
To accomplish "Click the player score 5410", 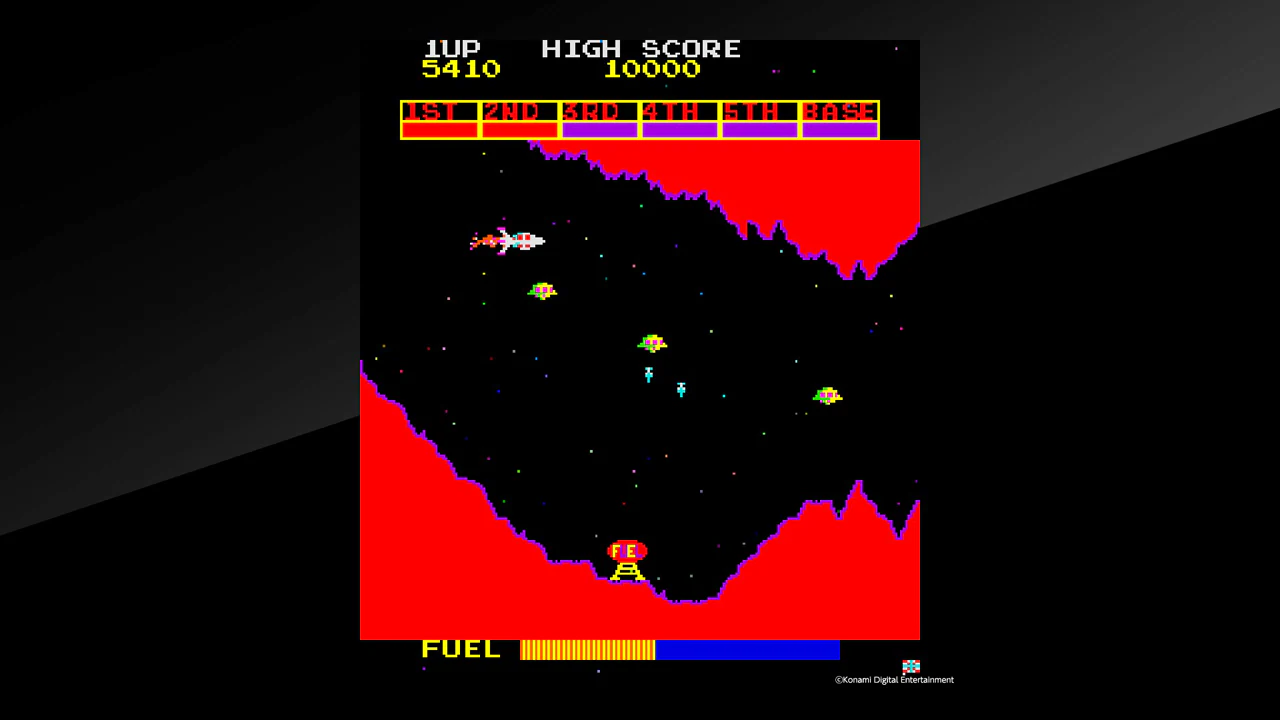I will pos(461,68).
